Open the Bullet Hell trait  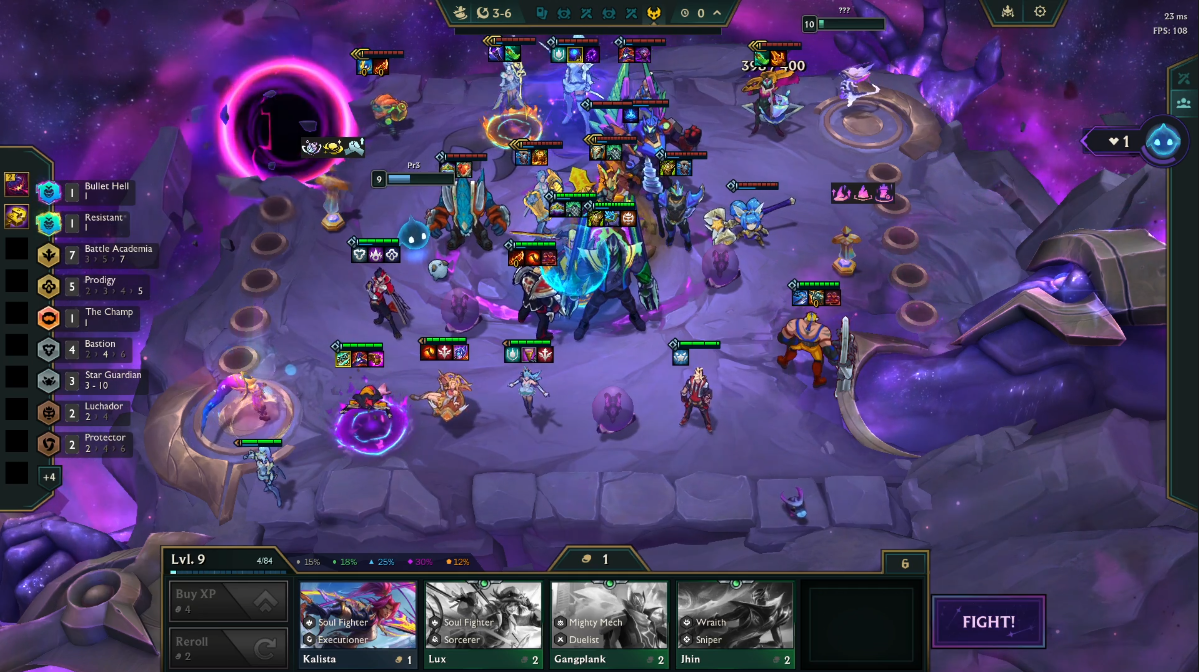[x=98, y=191]
